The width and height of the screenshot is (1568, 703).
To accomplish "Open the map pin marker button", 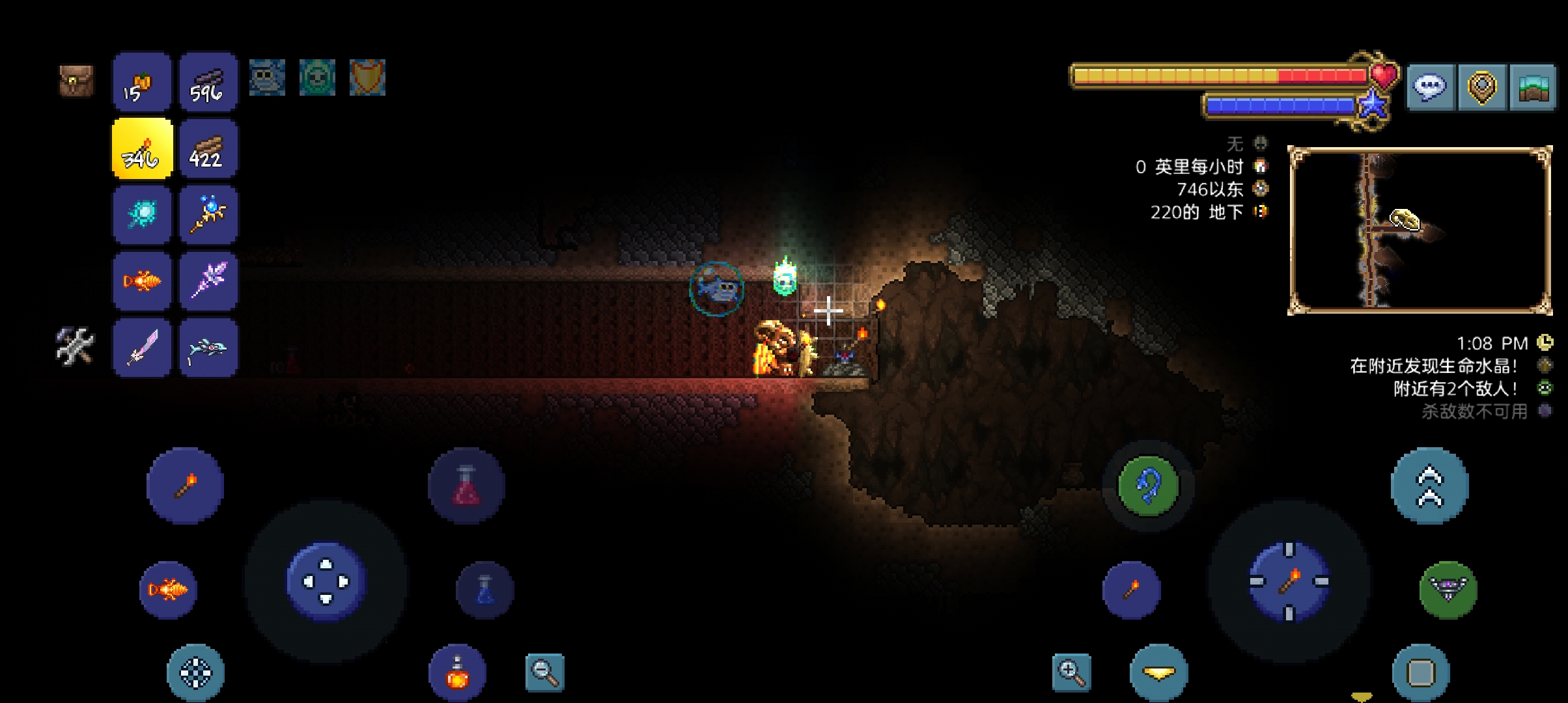I will click(1481, 87).
